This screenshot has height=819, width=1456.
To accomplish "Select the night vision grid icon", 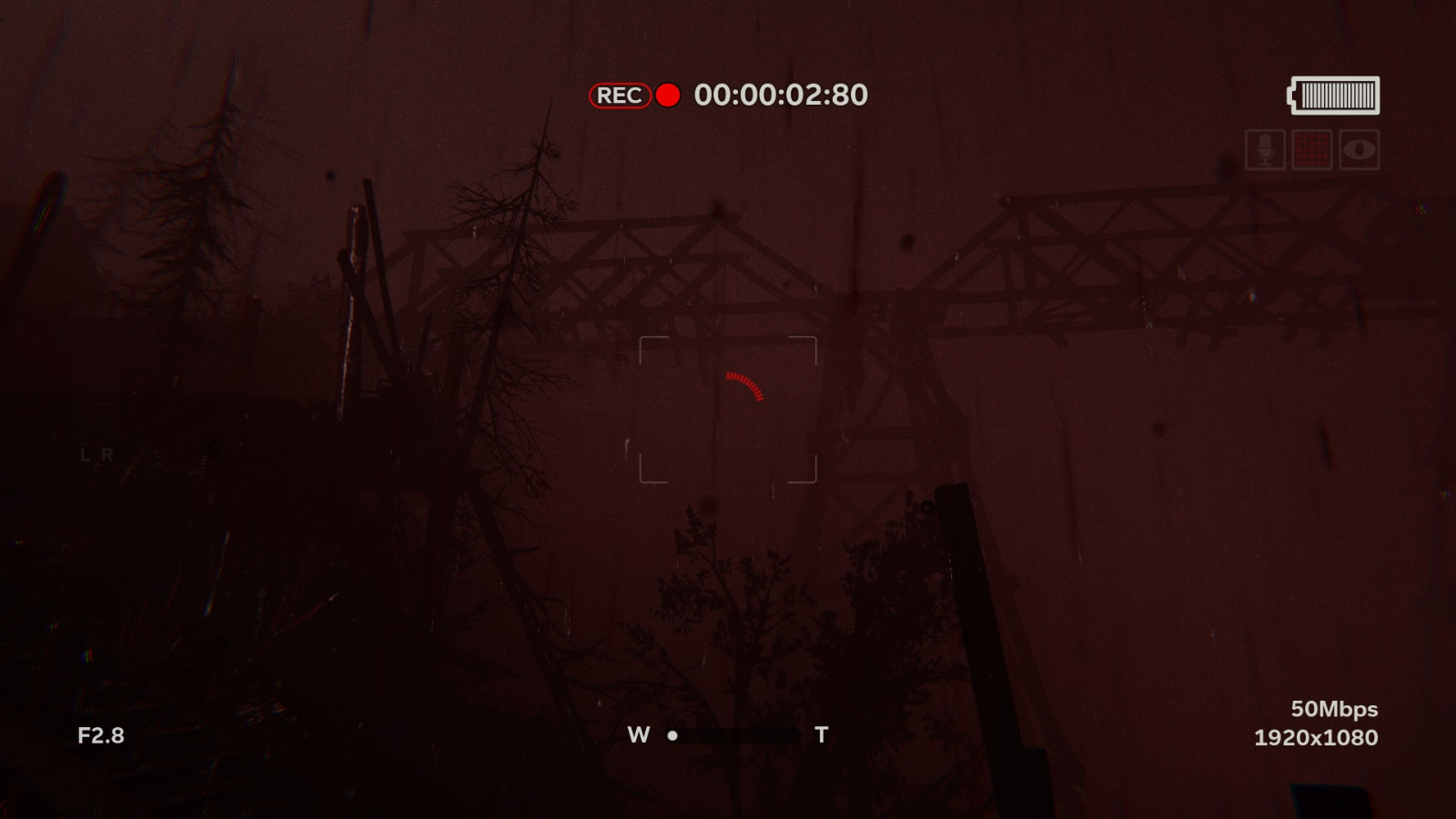I will [1311, 151].
